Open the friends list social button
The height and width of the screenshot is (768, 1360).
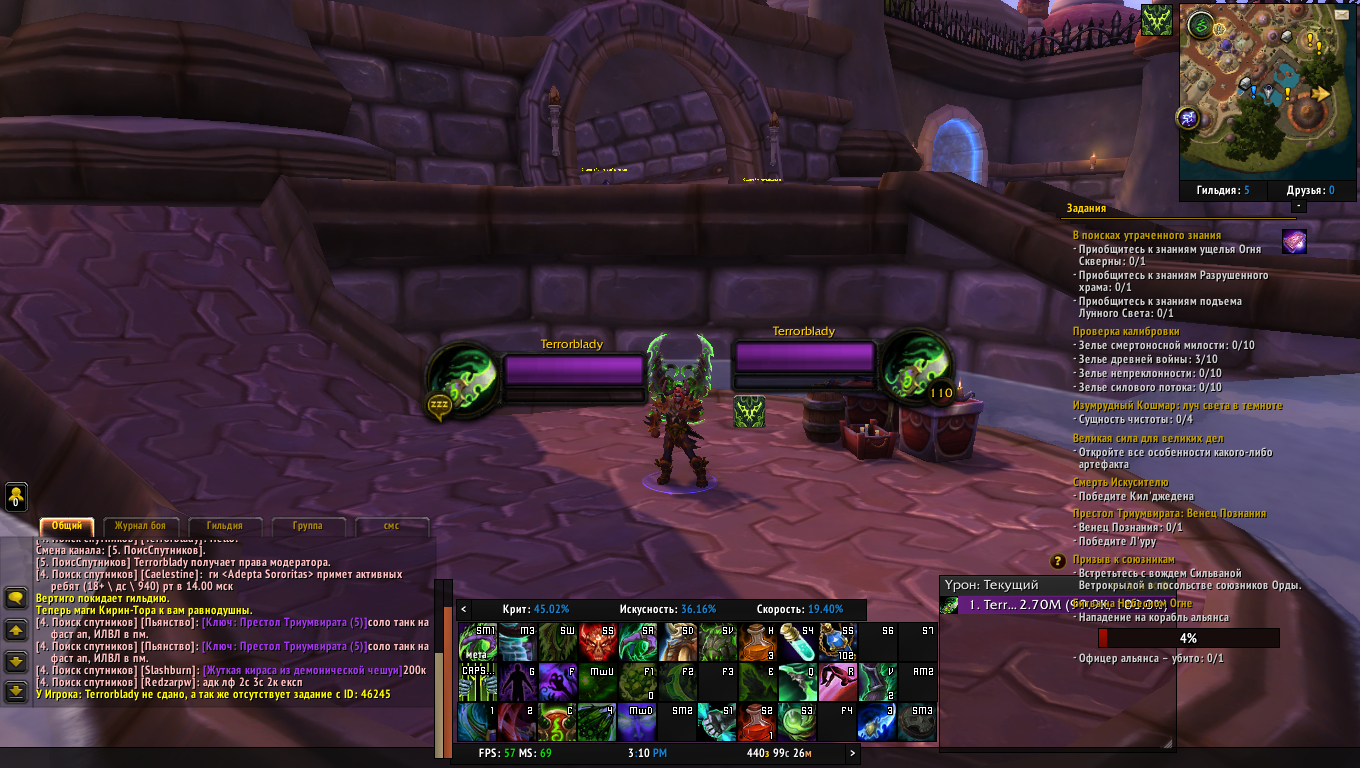coord(16,496)
